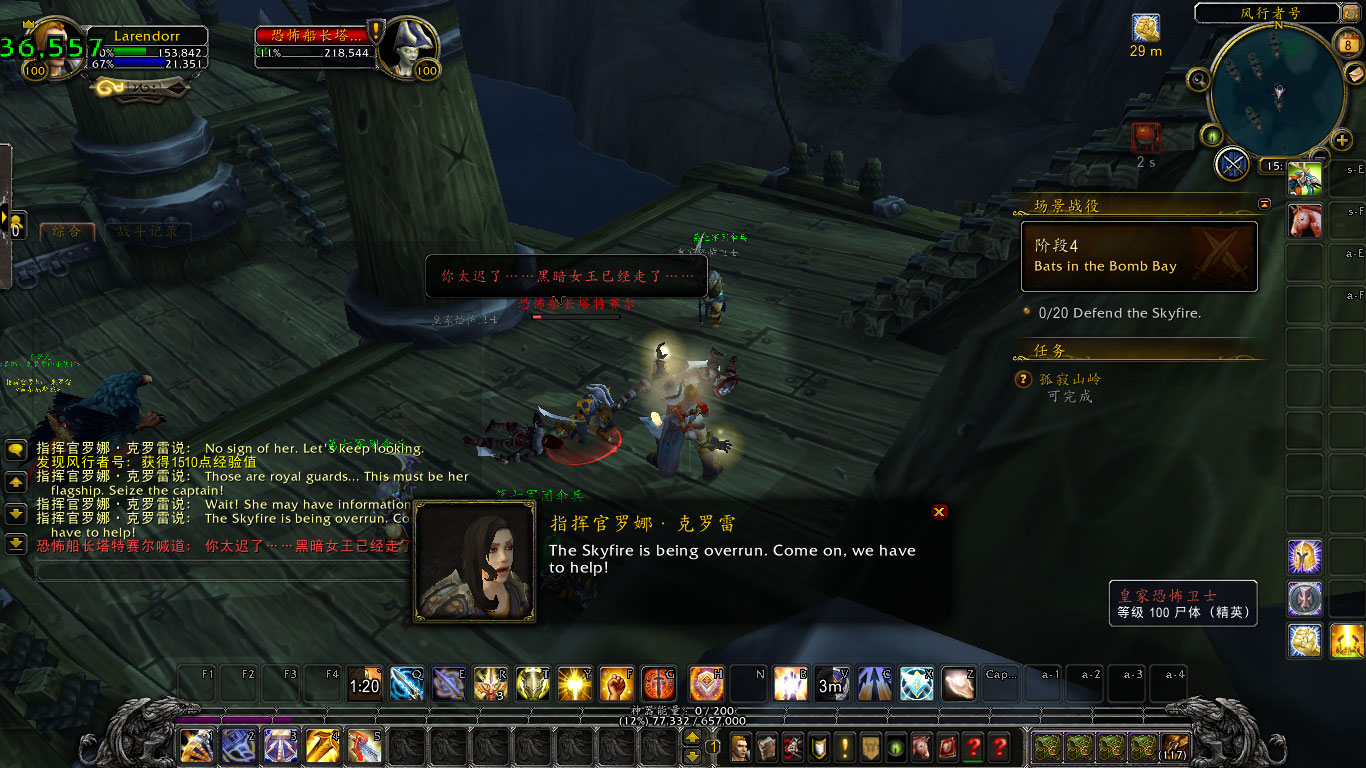Open the calendar showing day 8
1366x768 pixels.
coord(1345,43)
